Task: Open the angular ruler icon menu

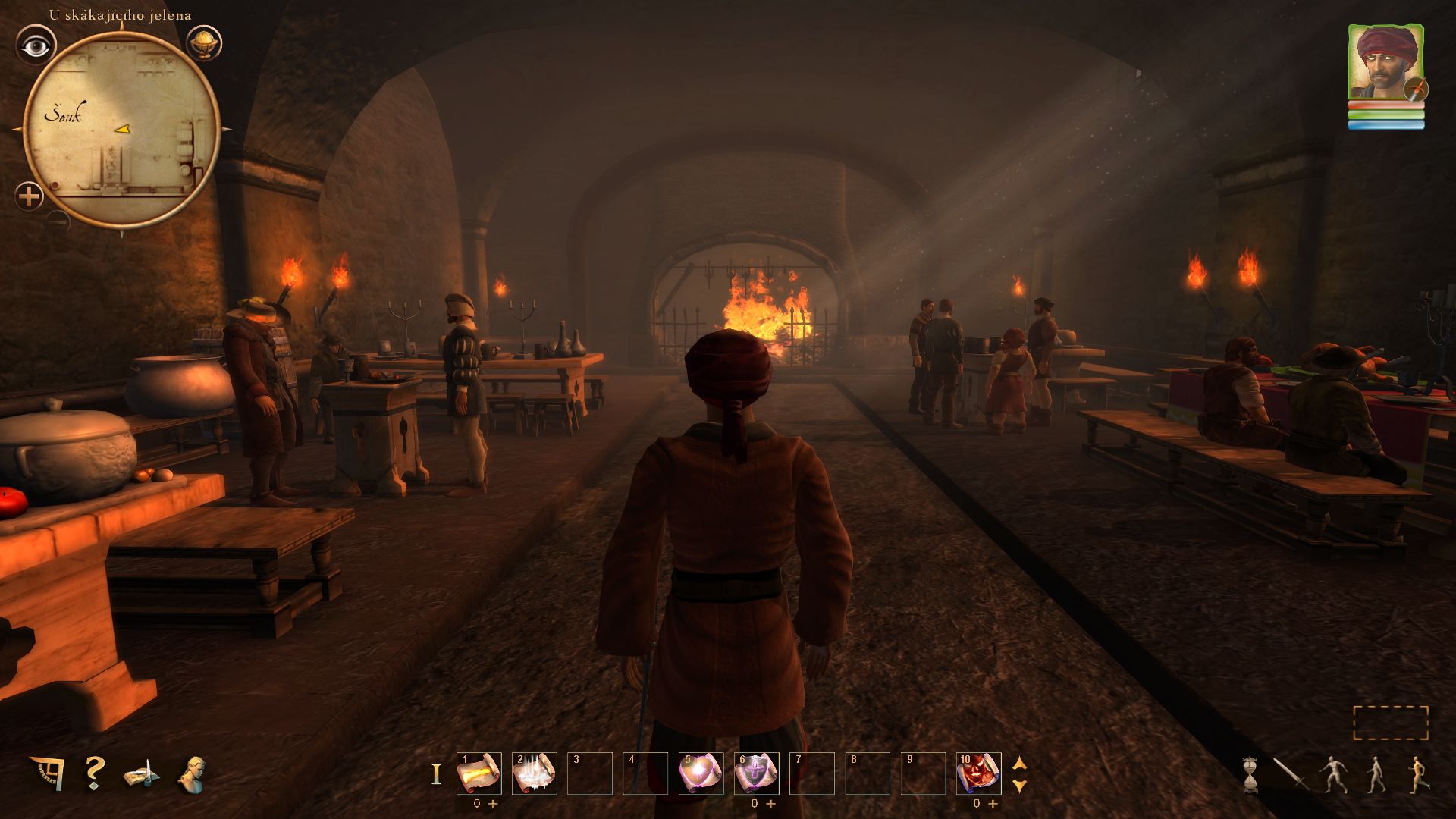Action: click(x=48, y=773)
